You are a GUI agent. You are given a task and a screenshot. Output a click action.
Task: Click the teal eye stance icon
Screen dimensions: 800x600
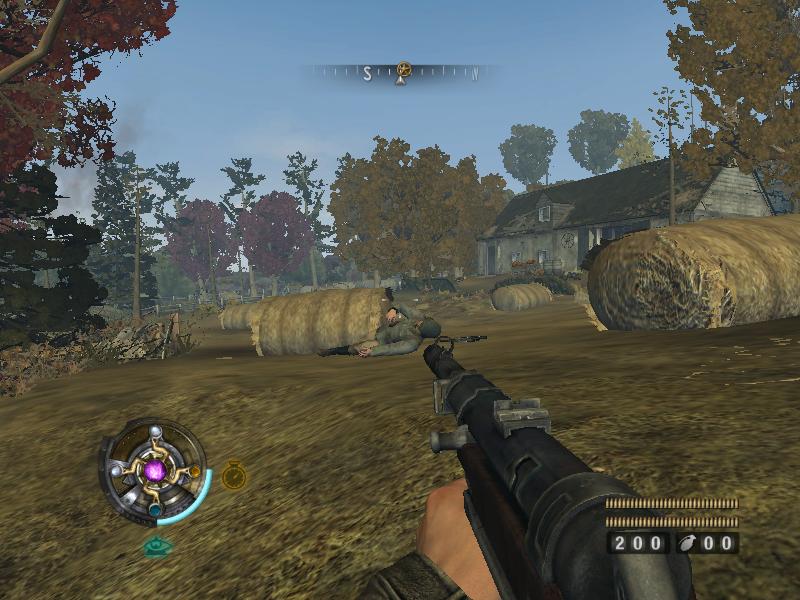coord(155,546)
